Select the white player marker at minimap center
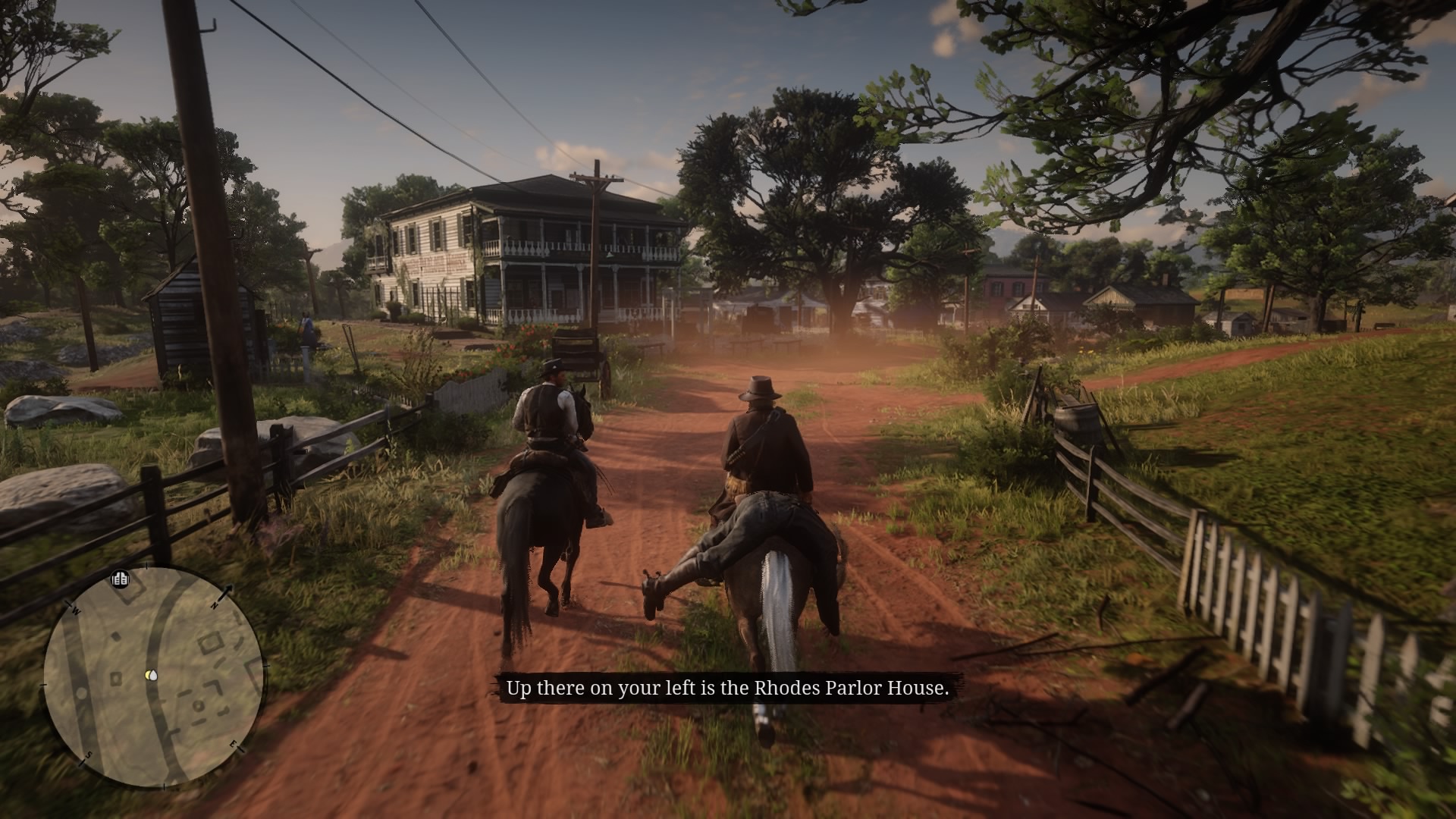The image size is (1456, 819). click(152, 675)
